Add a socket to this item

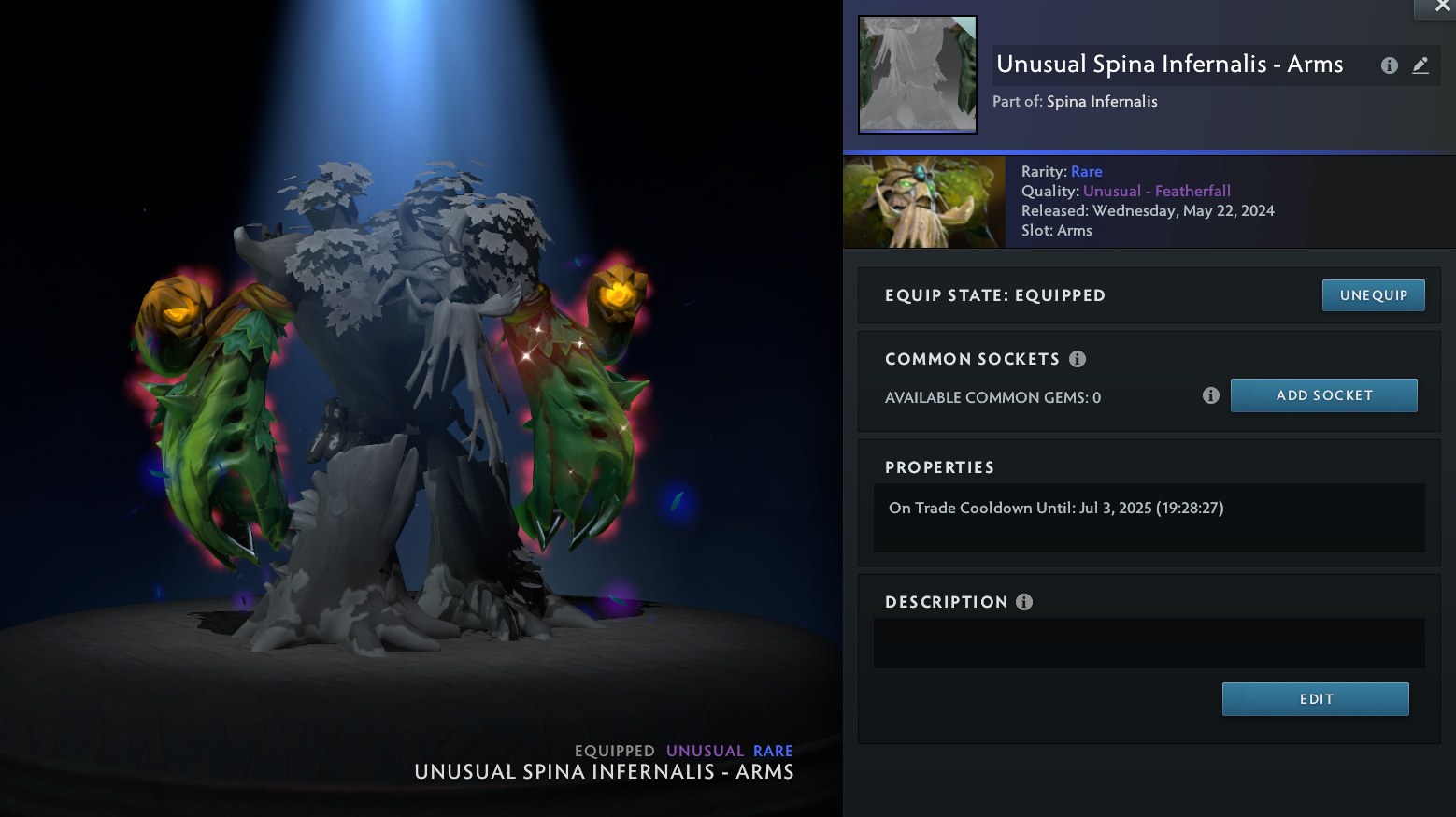click(1323, 395)
